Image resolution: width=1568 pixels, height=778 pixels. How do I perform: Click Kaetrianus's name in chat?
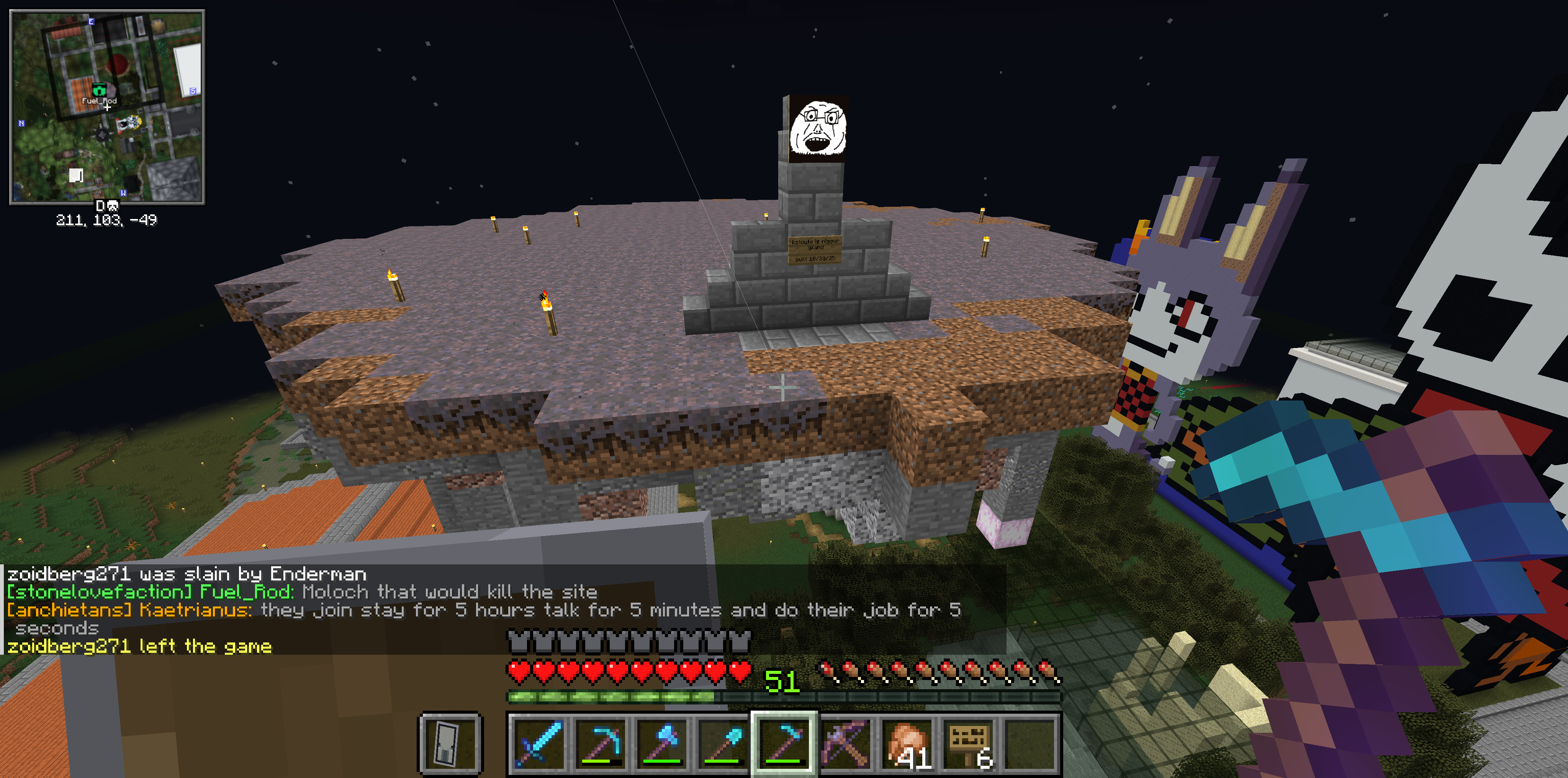[x=195, y=610]
